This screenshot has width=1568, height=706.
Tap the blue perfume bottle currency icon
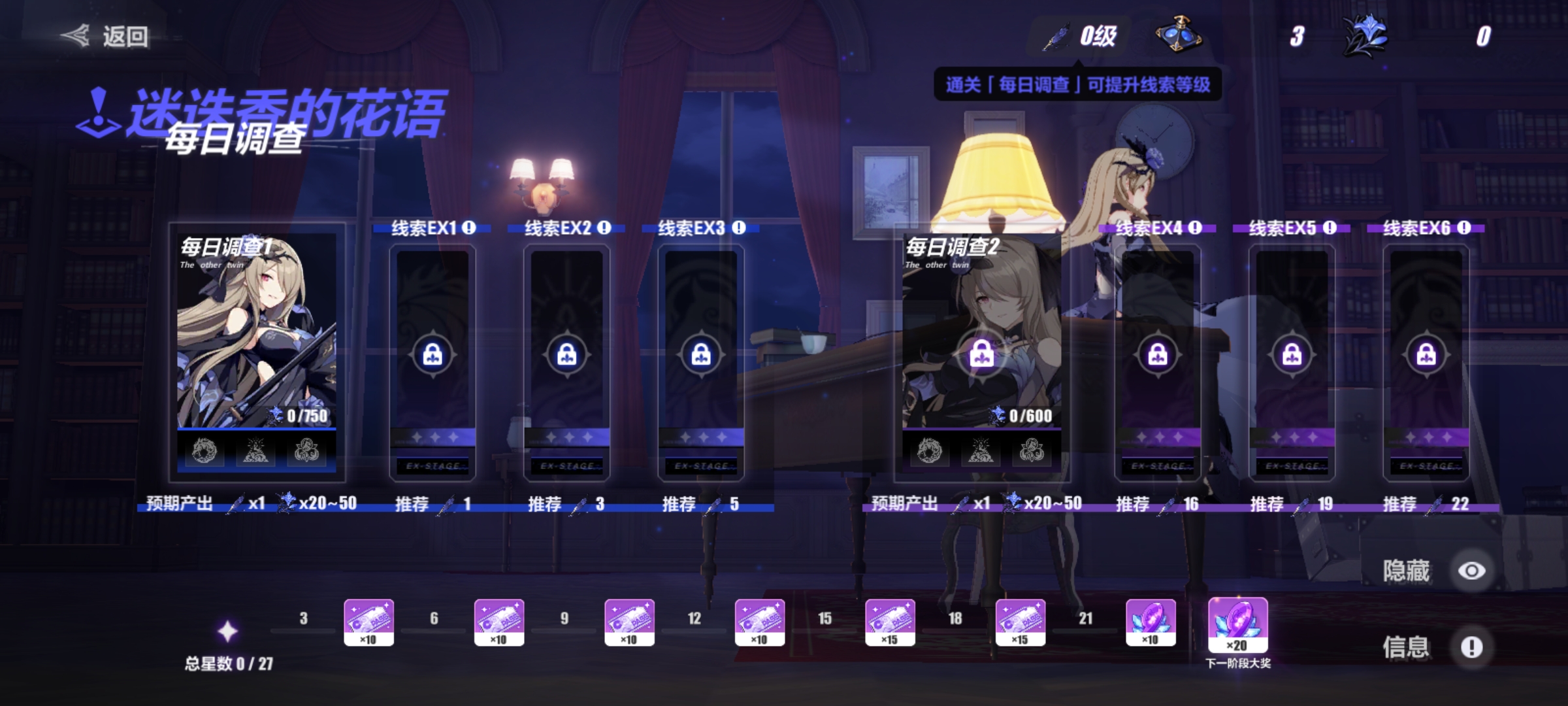1177,34
